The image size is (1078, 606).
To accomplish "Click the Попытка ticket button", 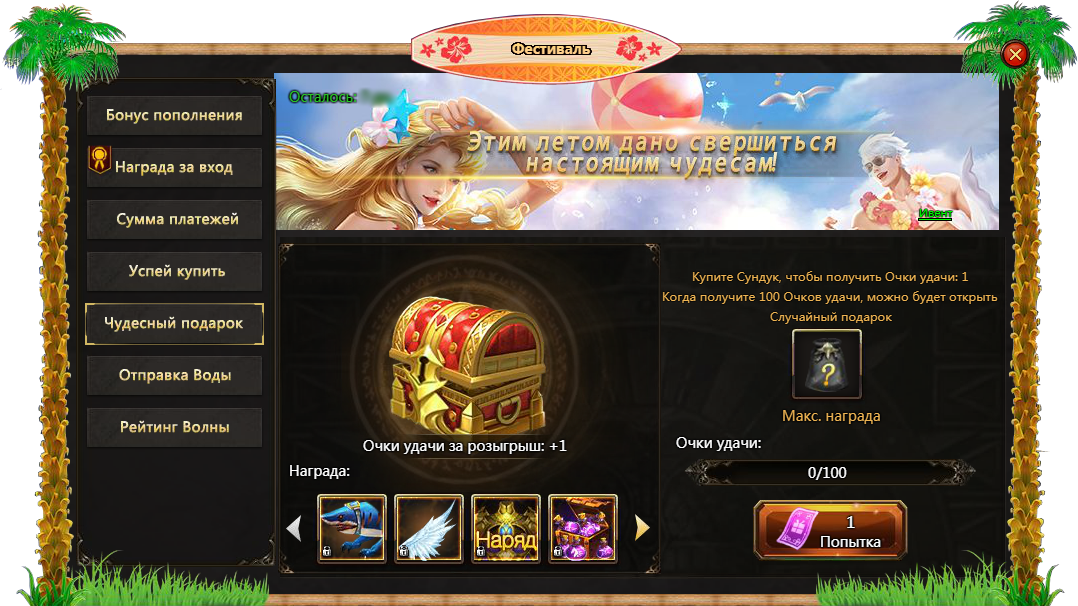I will coord(830,530).
